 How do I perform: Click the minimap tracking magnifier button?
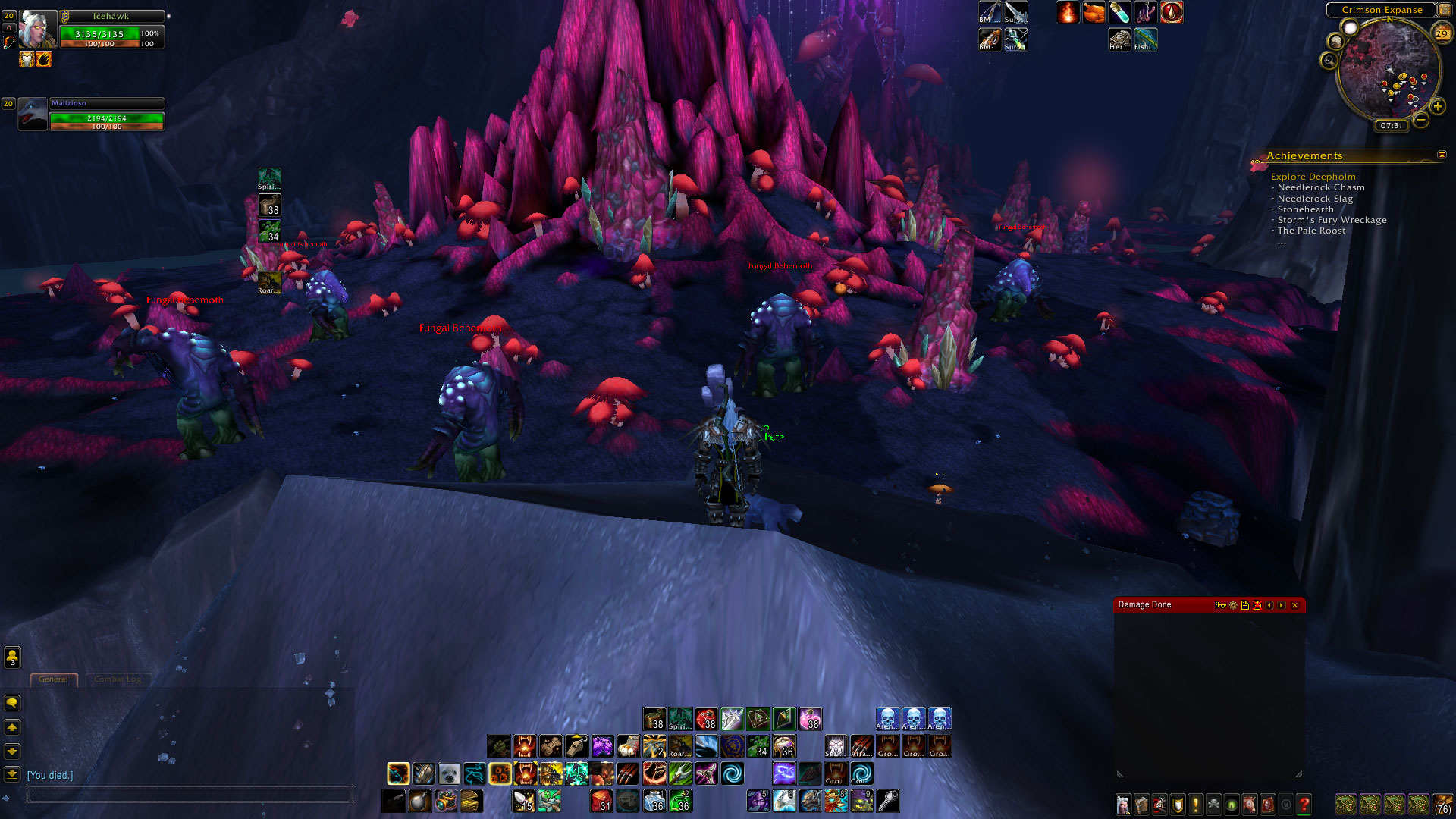click(1329, 60)
